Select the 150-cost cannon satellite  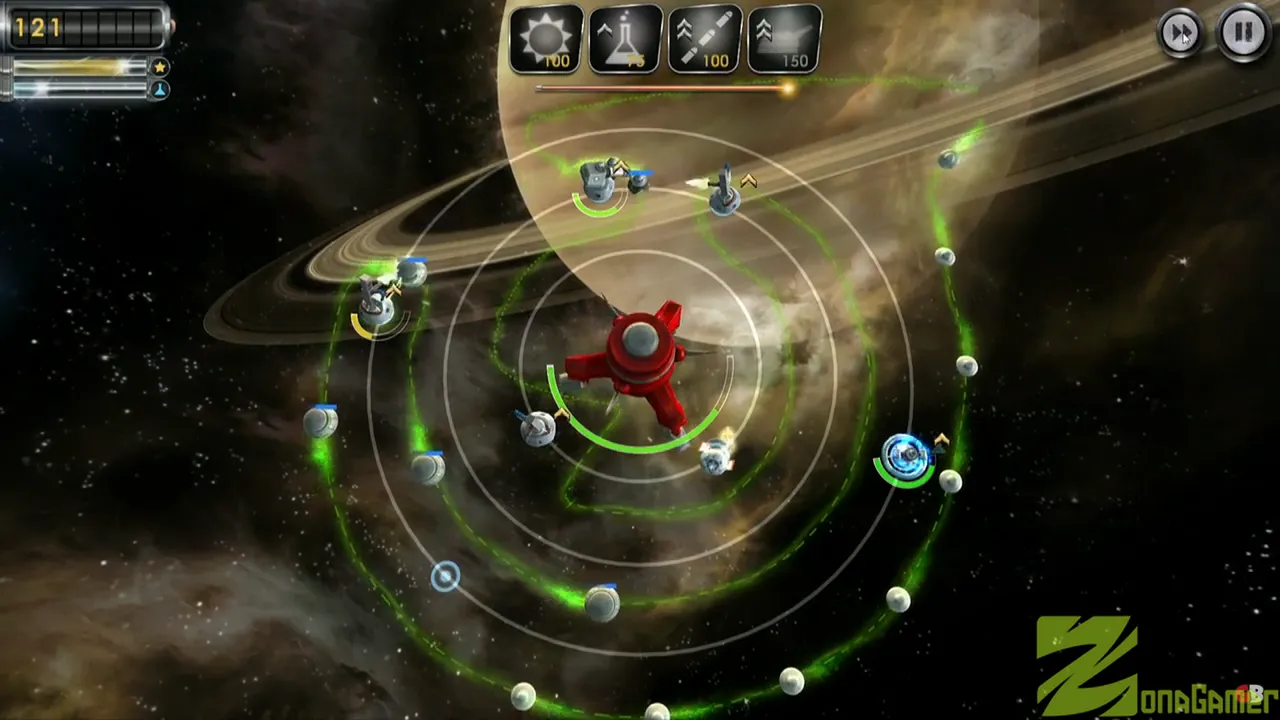pos(784,39)
